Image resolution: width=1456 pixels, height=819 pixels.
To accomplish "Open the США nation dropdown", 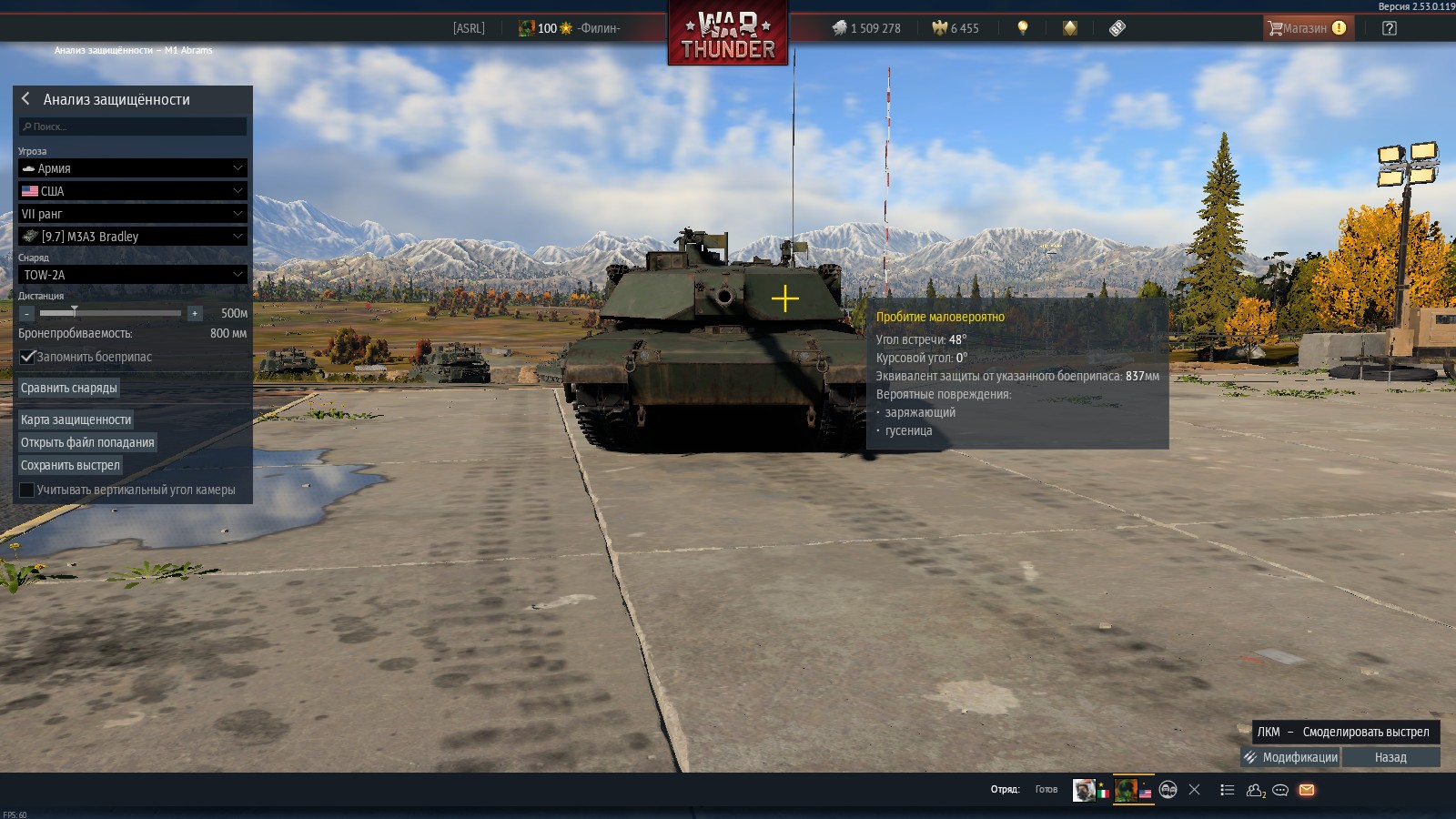I will click(x=133, y=191).
